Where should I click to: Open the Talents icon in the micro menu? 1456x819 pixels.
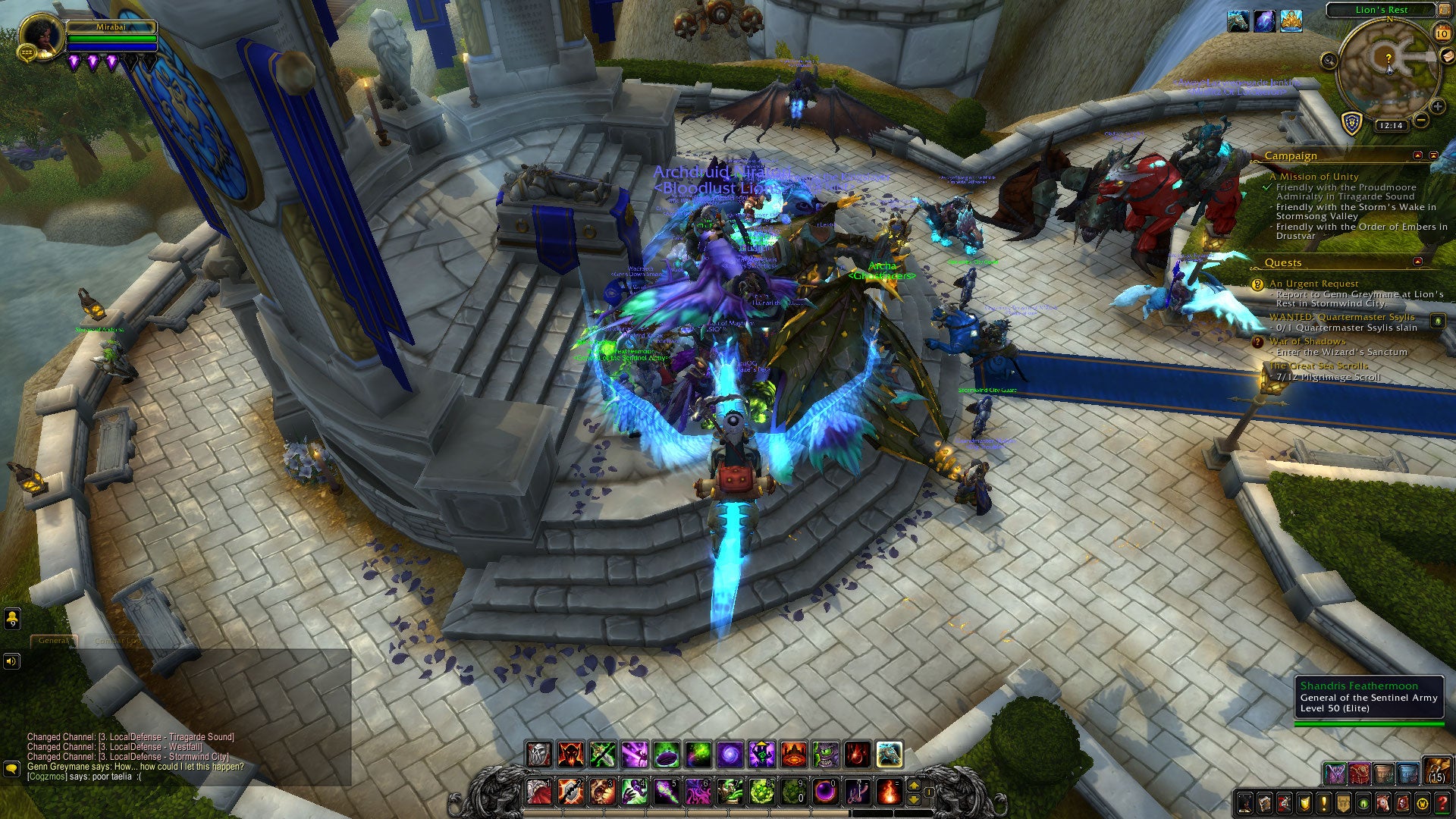1285,802
